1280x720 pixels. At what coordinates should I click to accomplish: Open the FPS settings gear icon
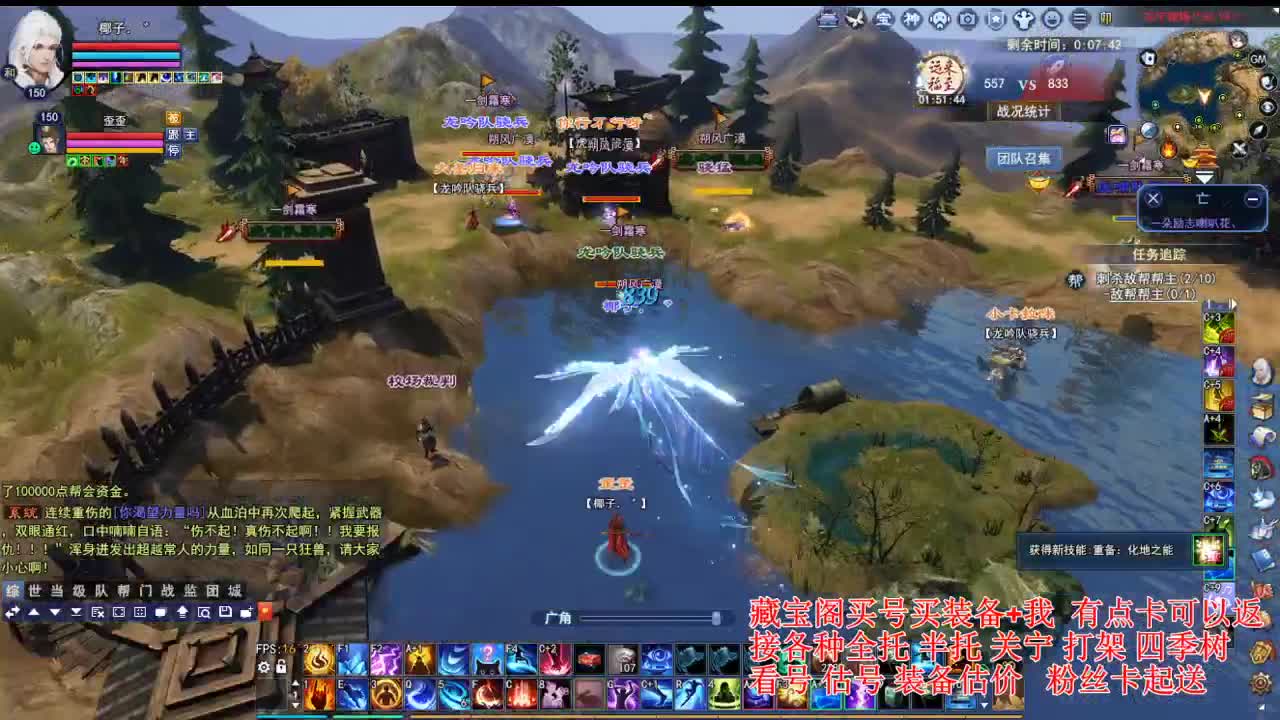(263, 667)
